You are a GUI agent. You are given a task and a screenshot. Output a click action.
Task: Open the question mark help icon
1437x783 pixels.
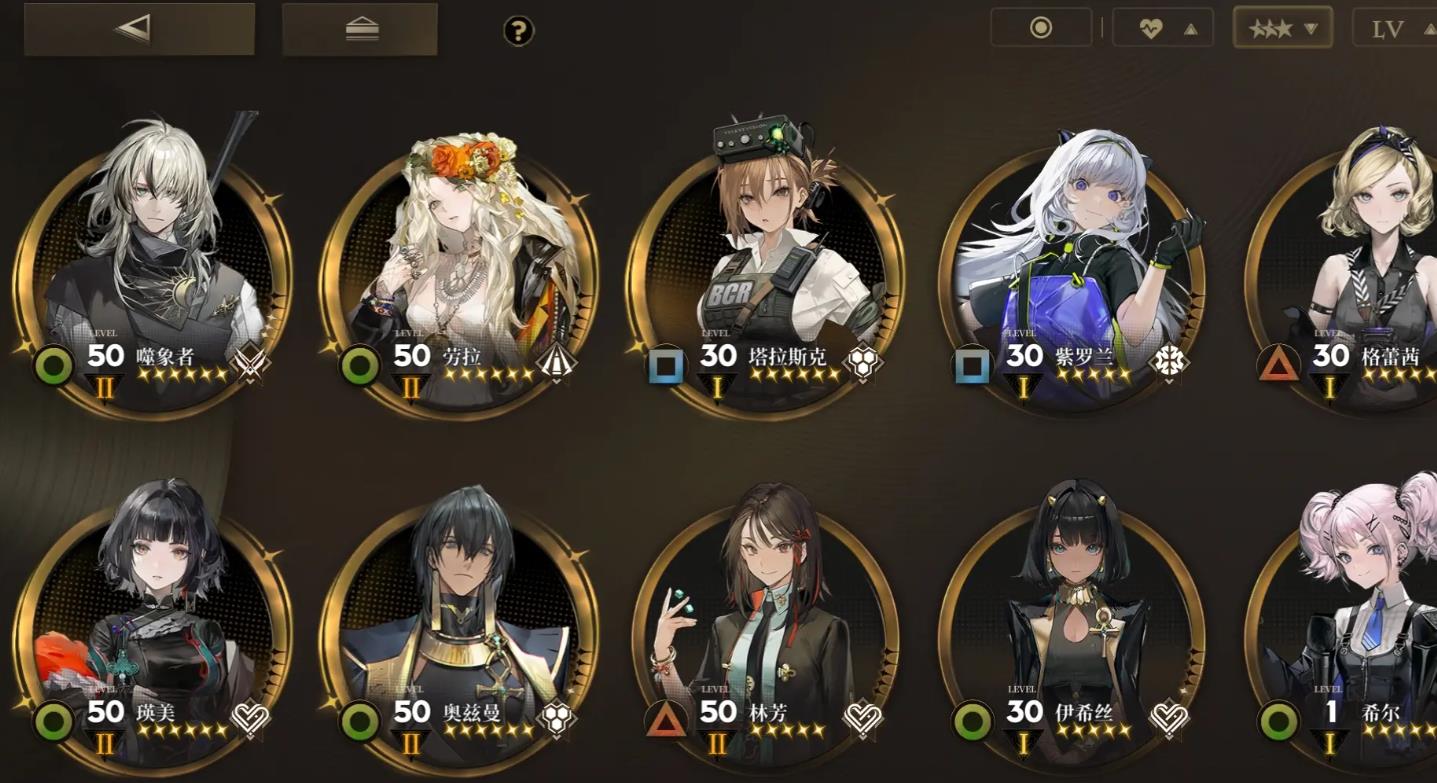(518, 31)
